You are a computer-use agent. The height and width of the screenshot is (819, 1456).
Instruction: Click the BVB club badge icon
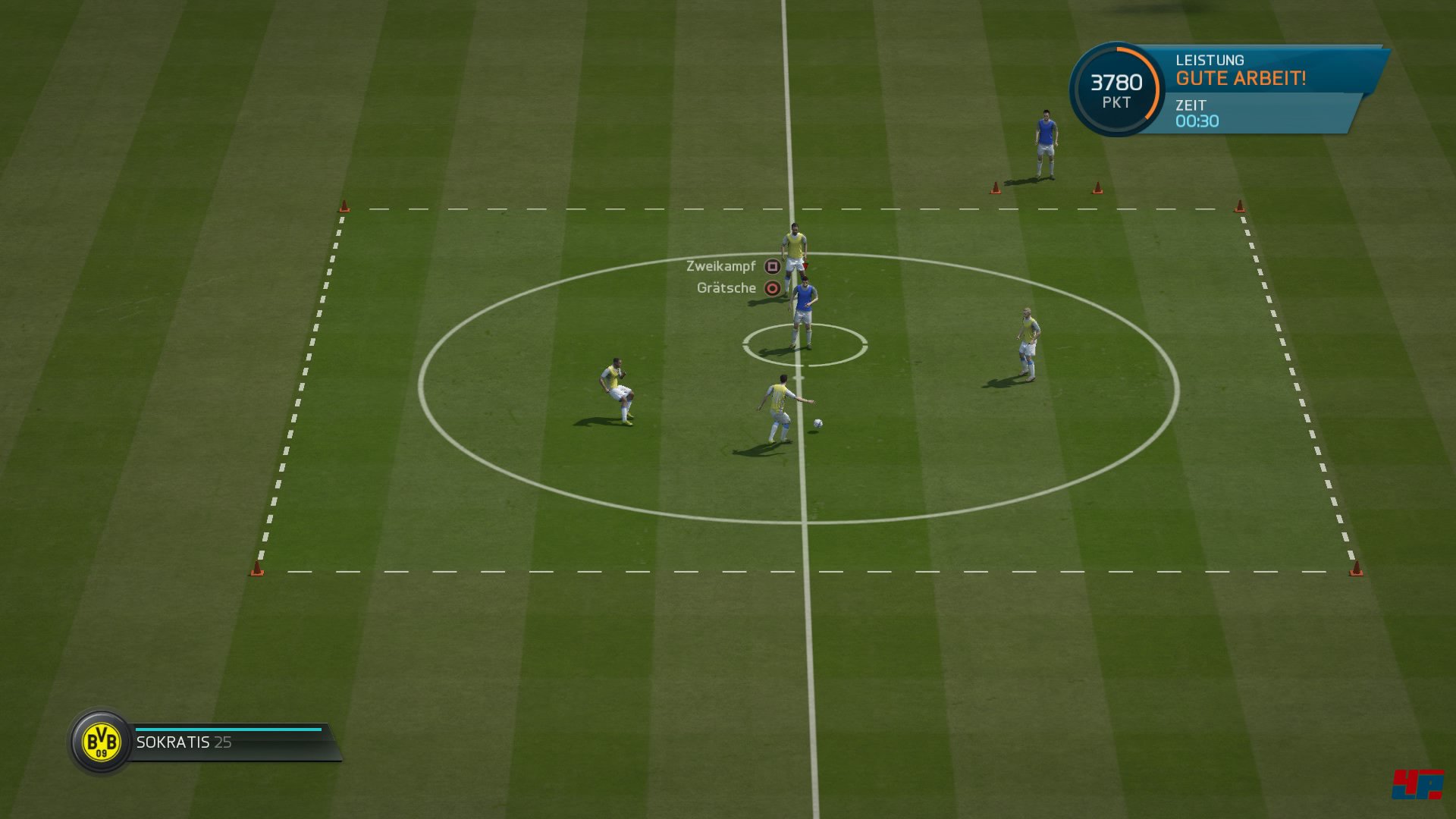point(101,742)
